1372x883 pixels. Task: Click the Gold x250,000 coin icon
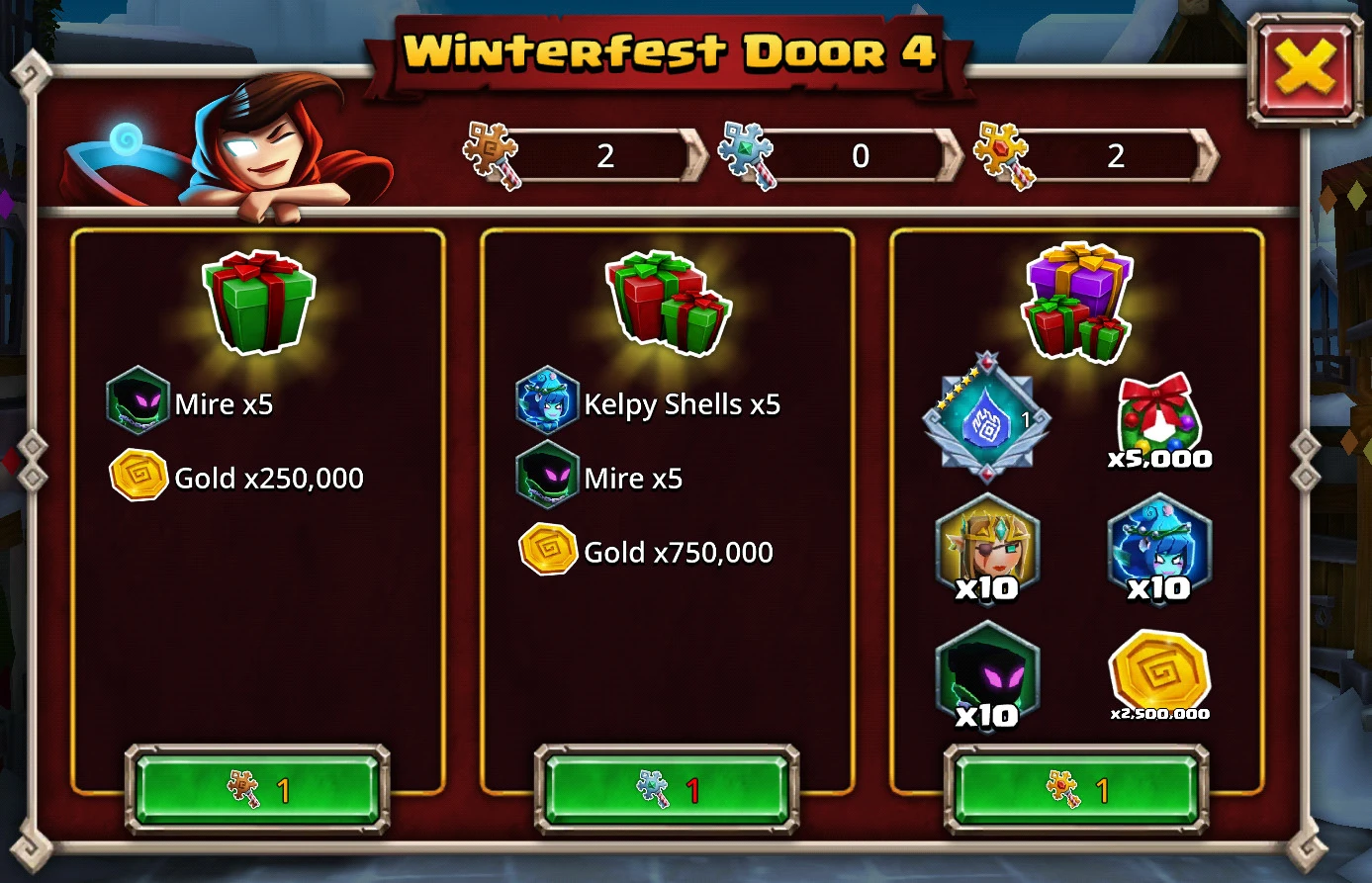(x=138, y=477)
